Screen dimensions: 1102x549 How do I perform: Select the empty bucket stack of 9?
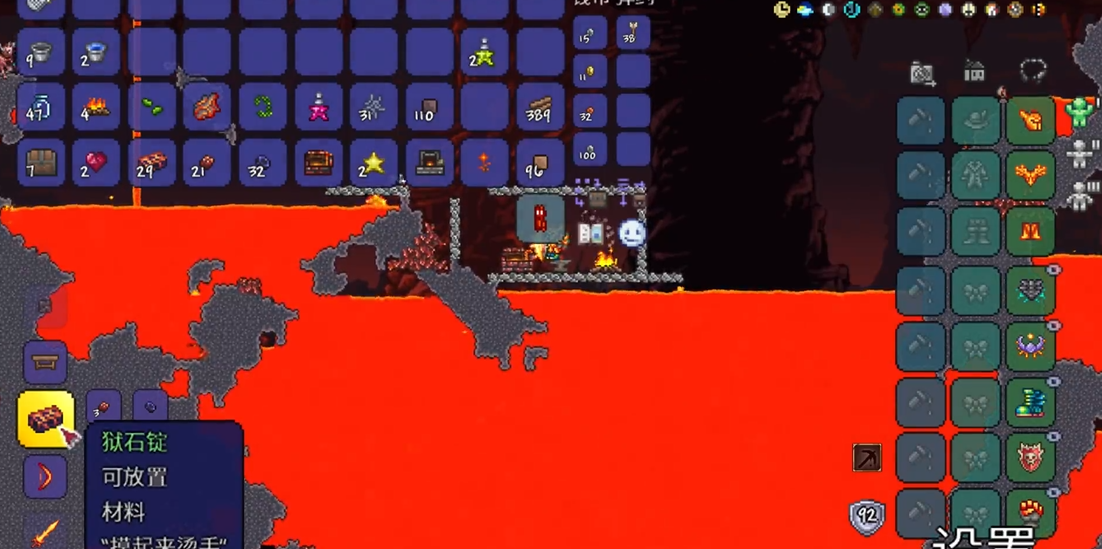(x=41, y=52)
